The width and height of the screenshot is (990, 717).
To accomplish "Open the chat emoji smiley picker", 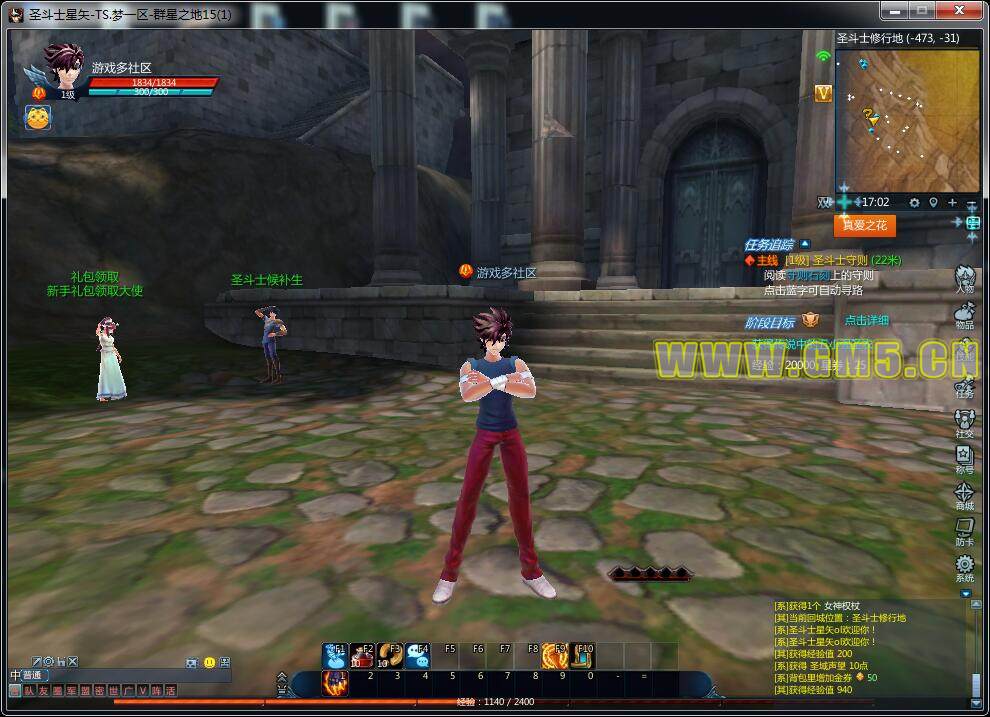I will point(209,662).
